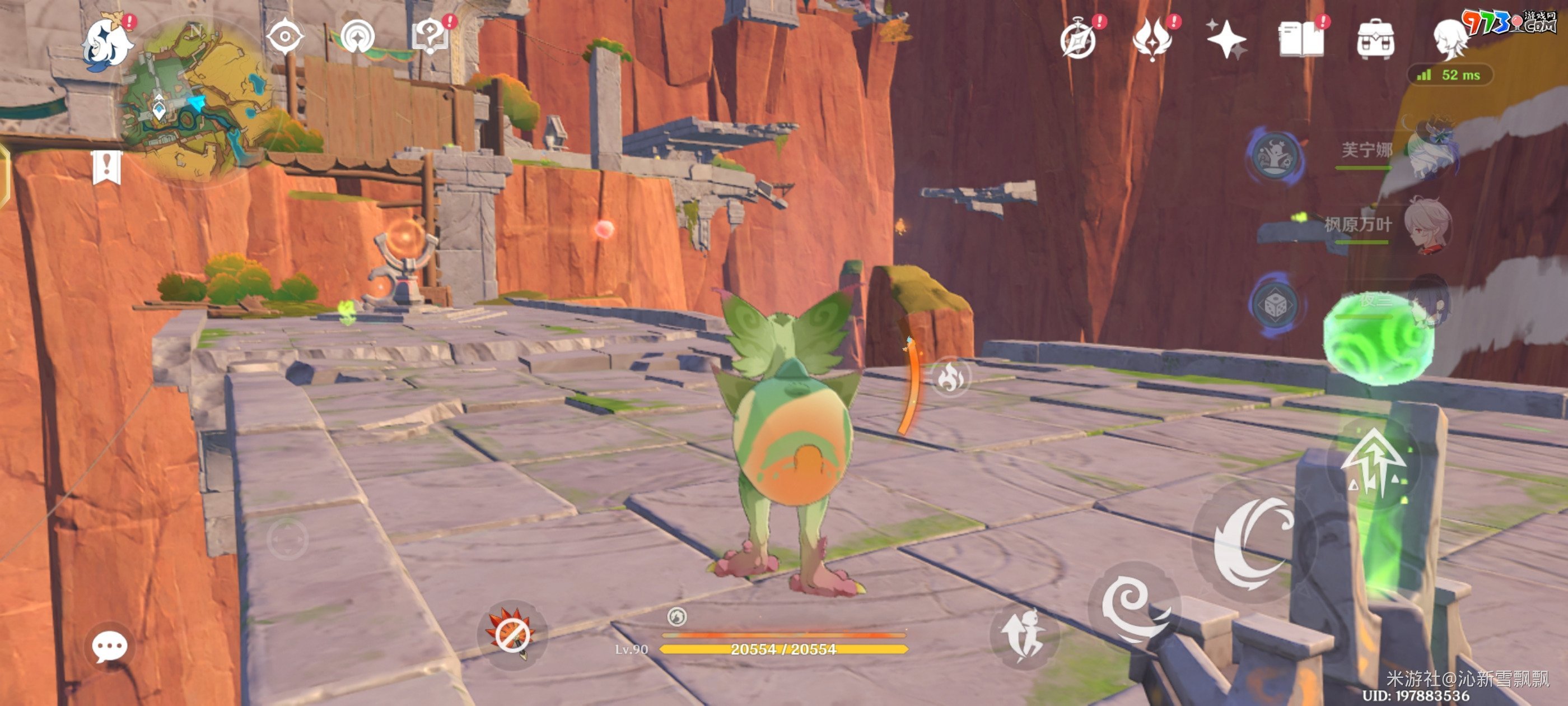This screenshot has width=1568, height=706.
Task: Open the Adventurer Handbook book icon
Action: [1300, 39]
